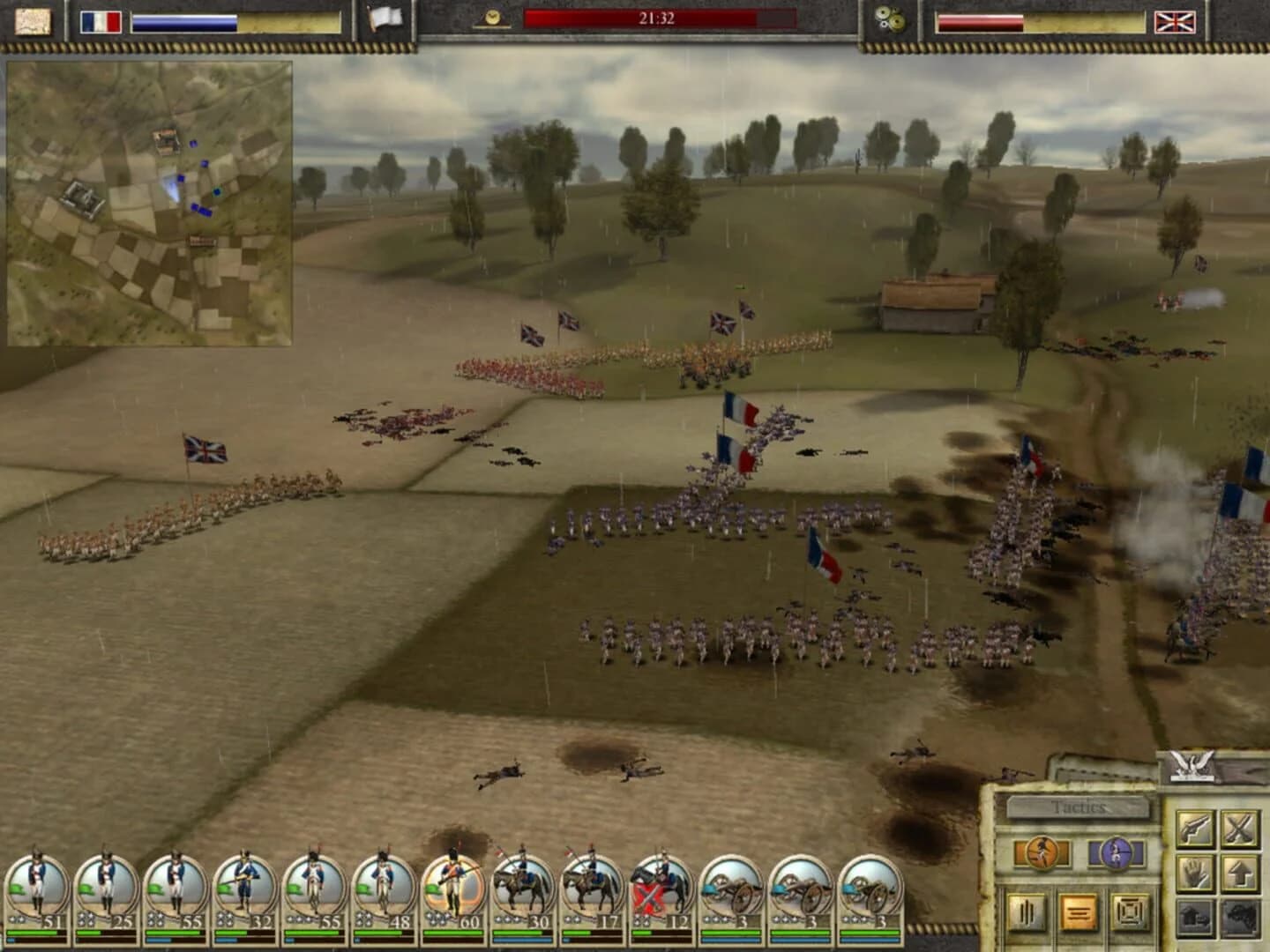This screenshot has height=952, width=1270.
Task: Toggle walk mode with the blue soldier button
Action: coord(1115,852)
